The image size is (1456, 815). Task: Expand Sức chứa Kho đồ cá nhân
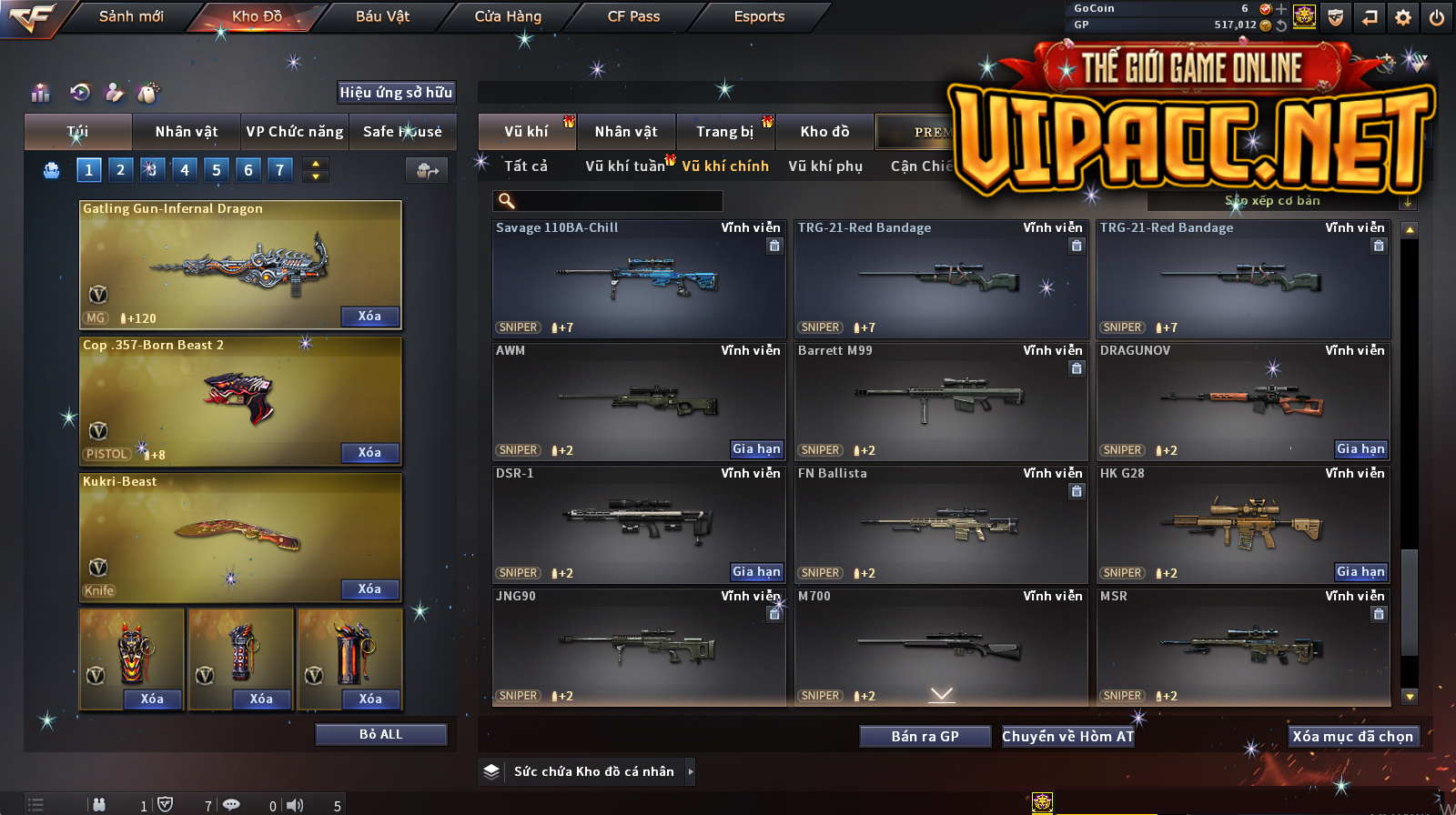tap(691, 771)
